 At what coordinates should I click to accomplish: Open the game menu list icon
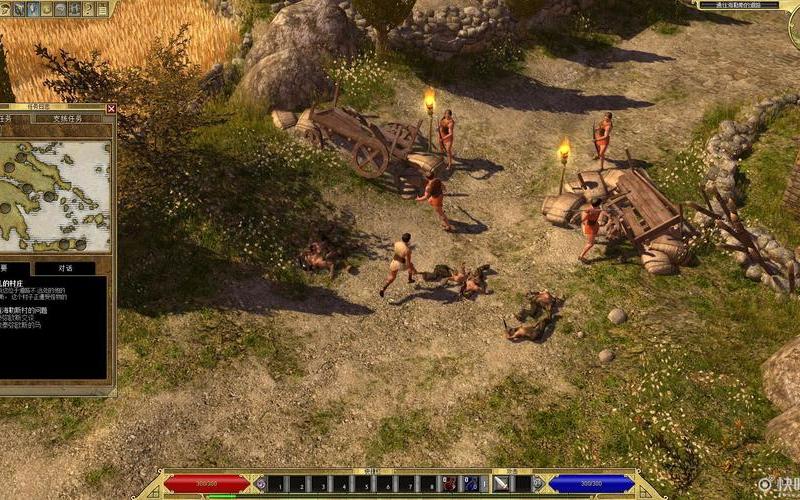(104, 8)
